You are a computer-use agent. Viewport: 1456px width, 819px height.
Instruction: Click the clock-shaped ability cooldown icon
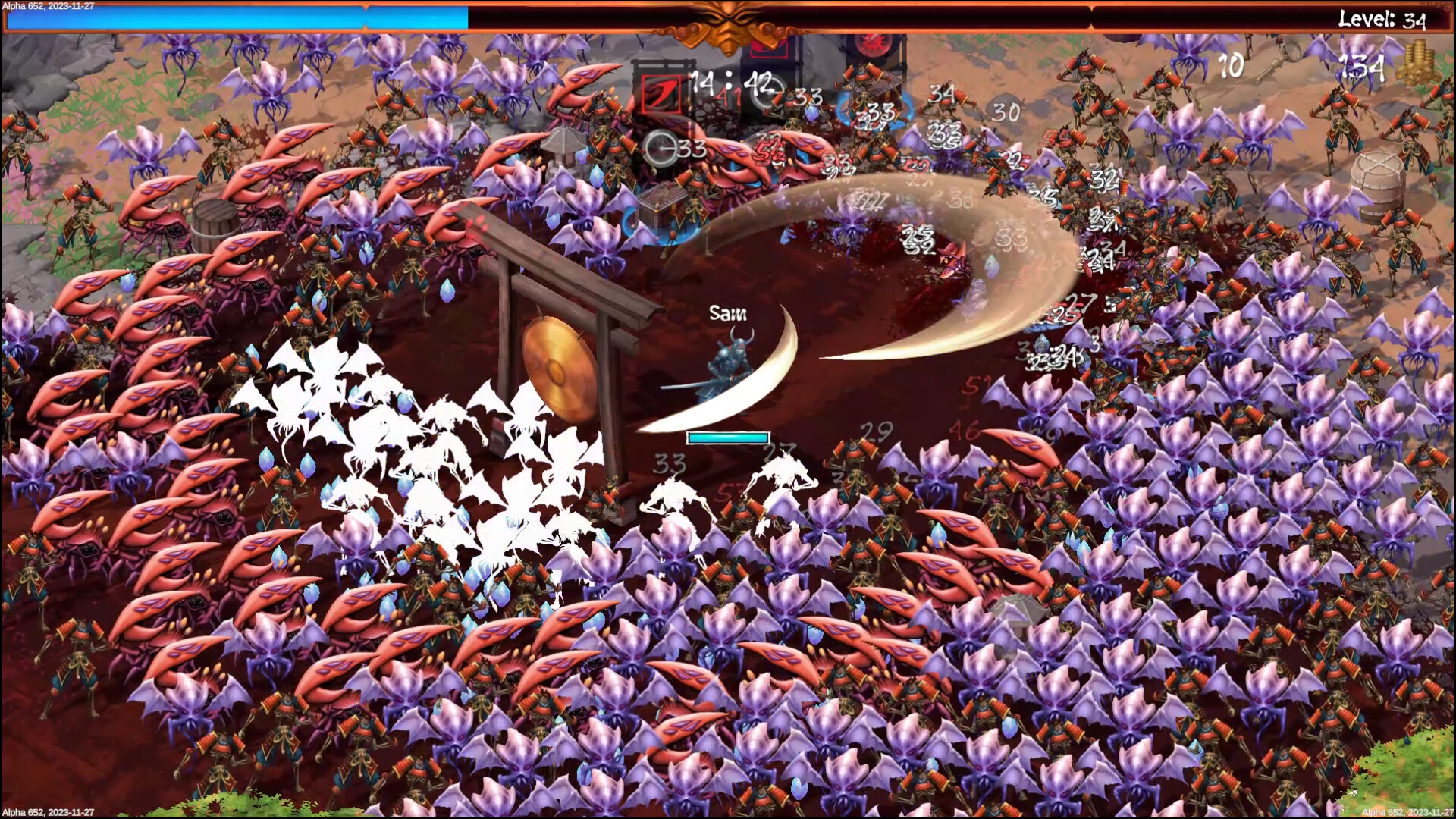tap(661, 149)
